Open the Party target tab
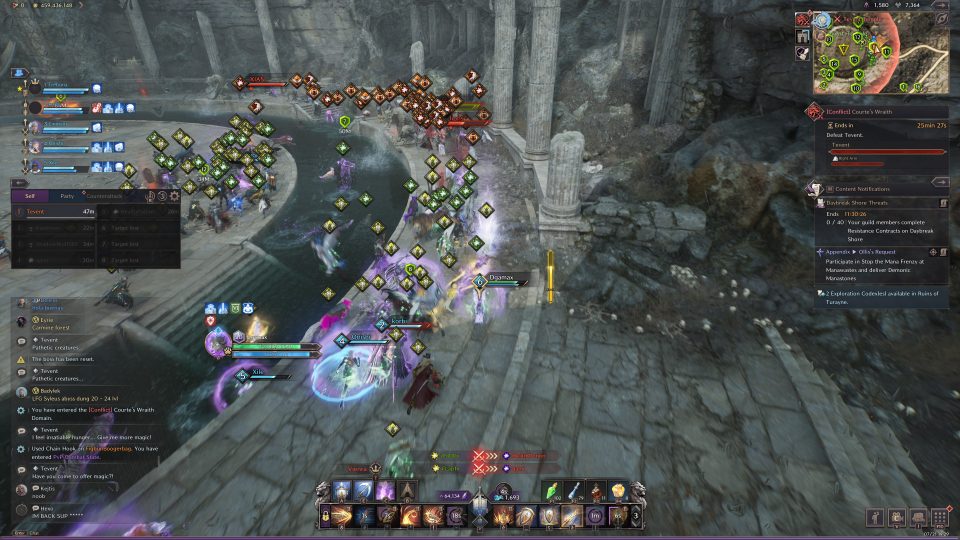This screenshot has width=960, height=540. [x=67, y=196]
